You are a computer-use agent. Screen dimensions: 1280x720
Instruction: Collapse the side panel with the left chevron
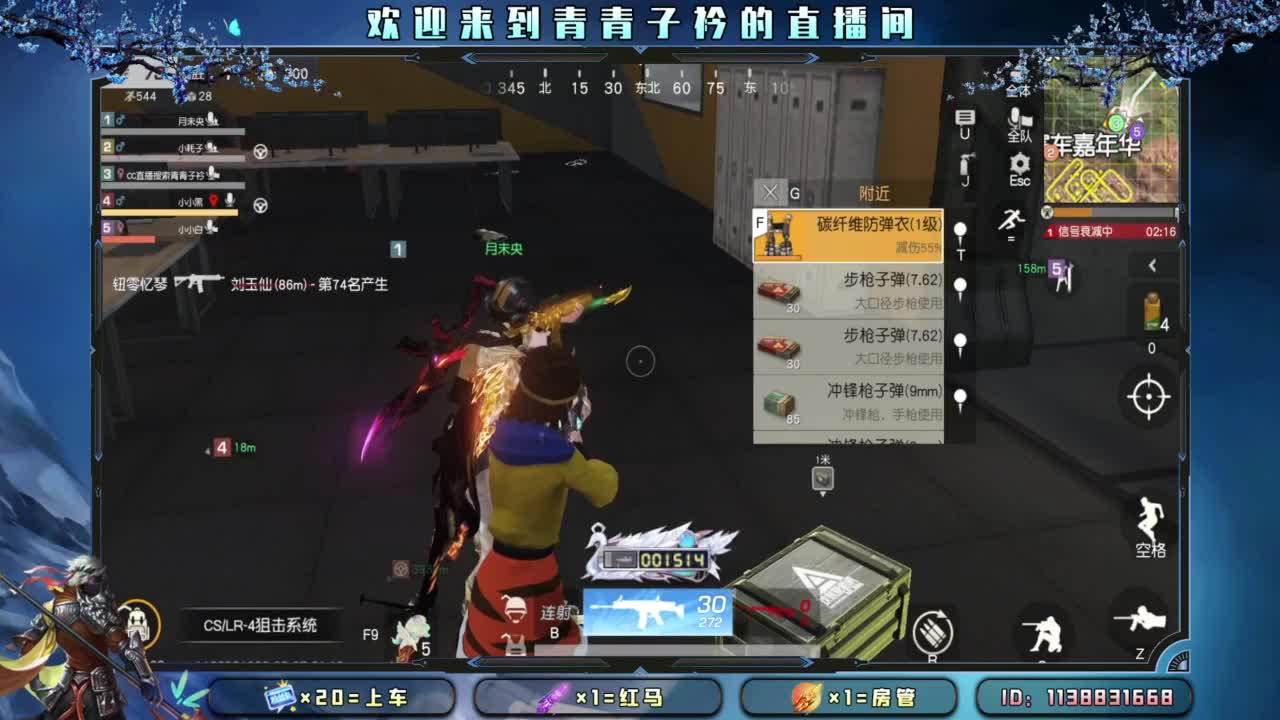[1153, 265]
